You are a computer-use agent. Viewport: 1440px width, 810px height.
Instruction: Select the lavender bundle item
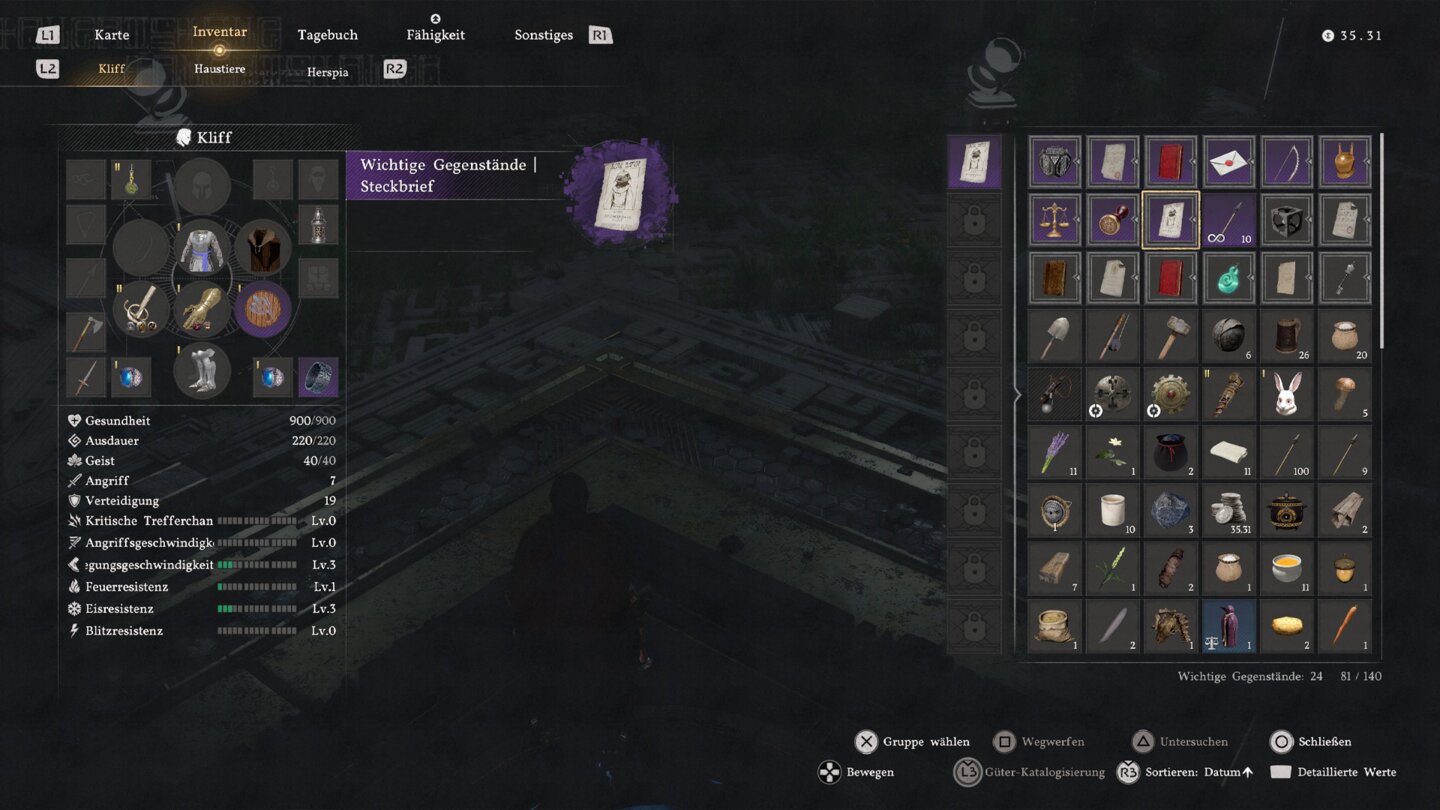pos(1055,452)
